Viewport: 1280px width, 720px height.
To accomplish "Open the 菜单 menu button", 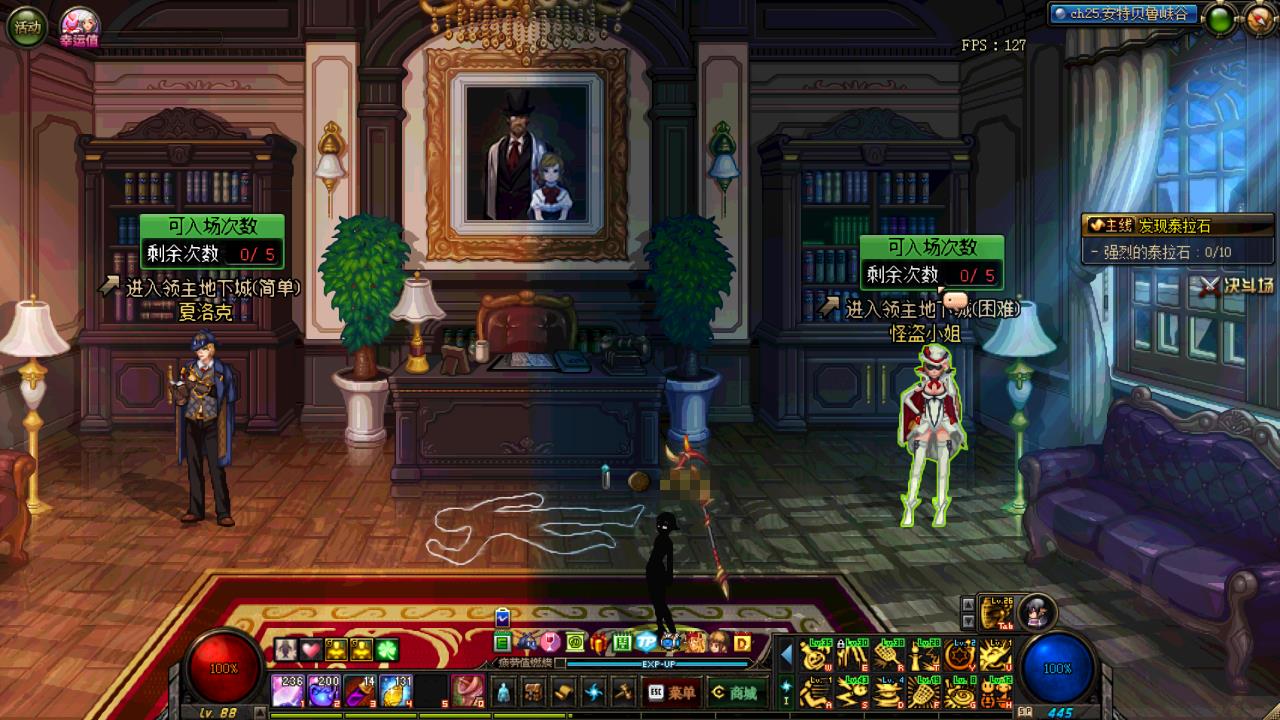I will pyautogui.click(x=671, y=692).
